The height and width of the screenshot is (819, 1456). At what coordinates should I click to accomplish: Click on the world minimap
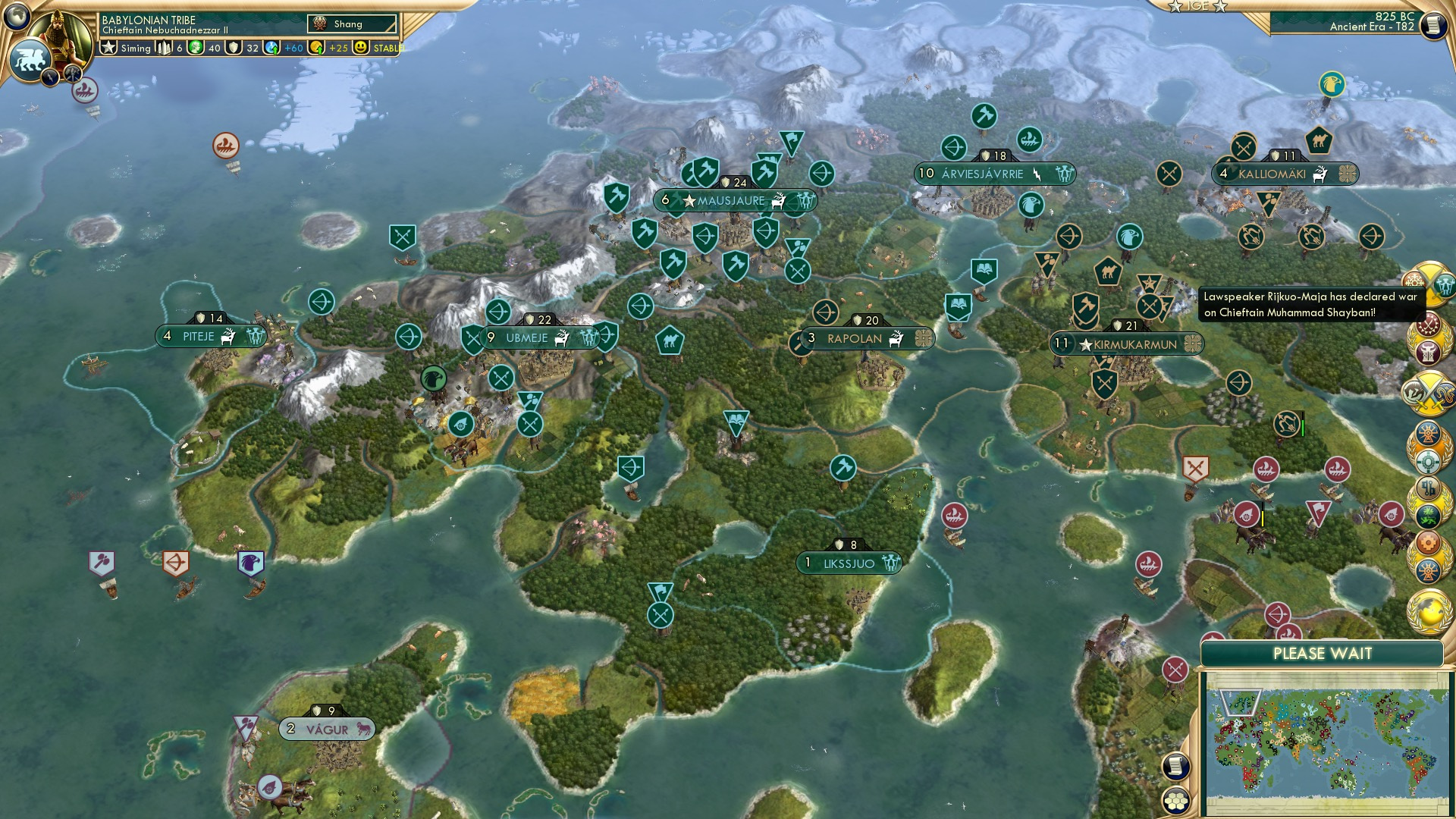tap(1323, 742)
